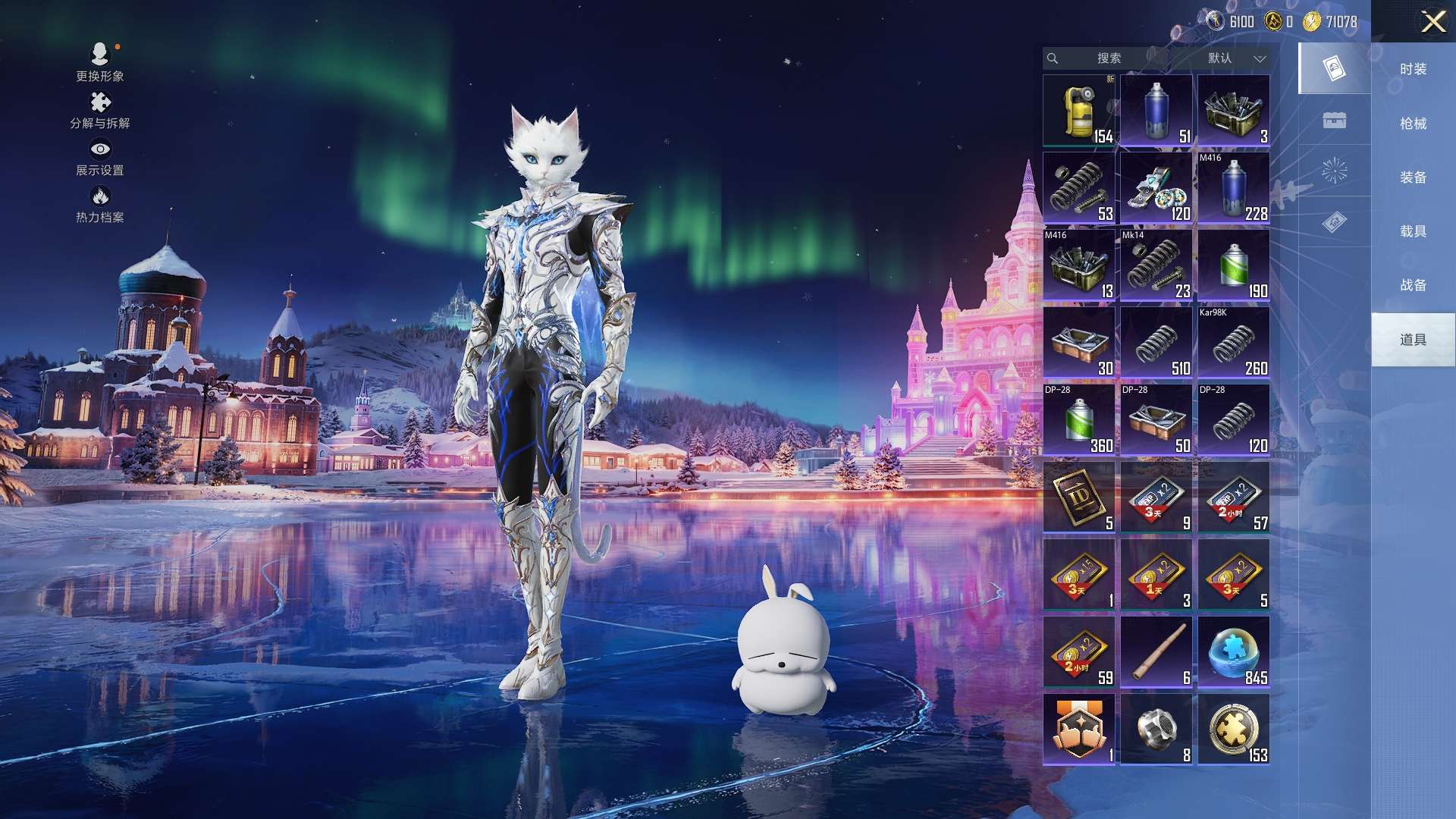The image size is (1456, 819).
Task: Choose the wooden stick item slot
Action: point(1156,652)
